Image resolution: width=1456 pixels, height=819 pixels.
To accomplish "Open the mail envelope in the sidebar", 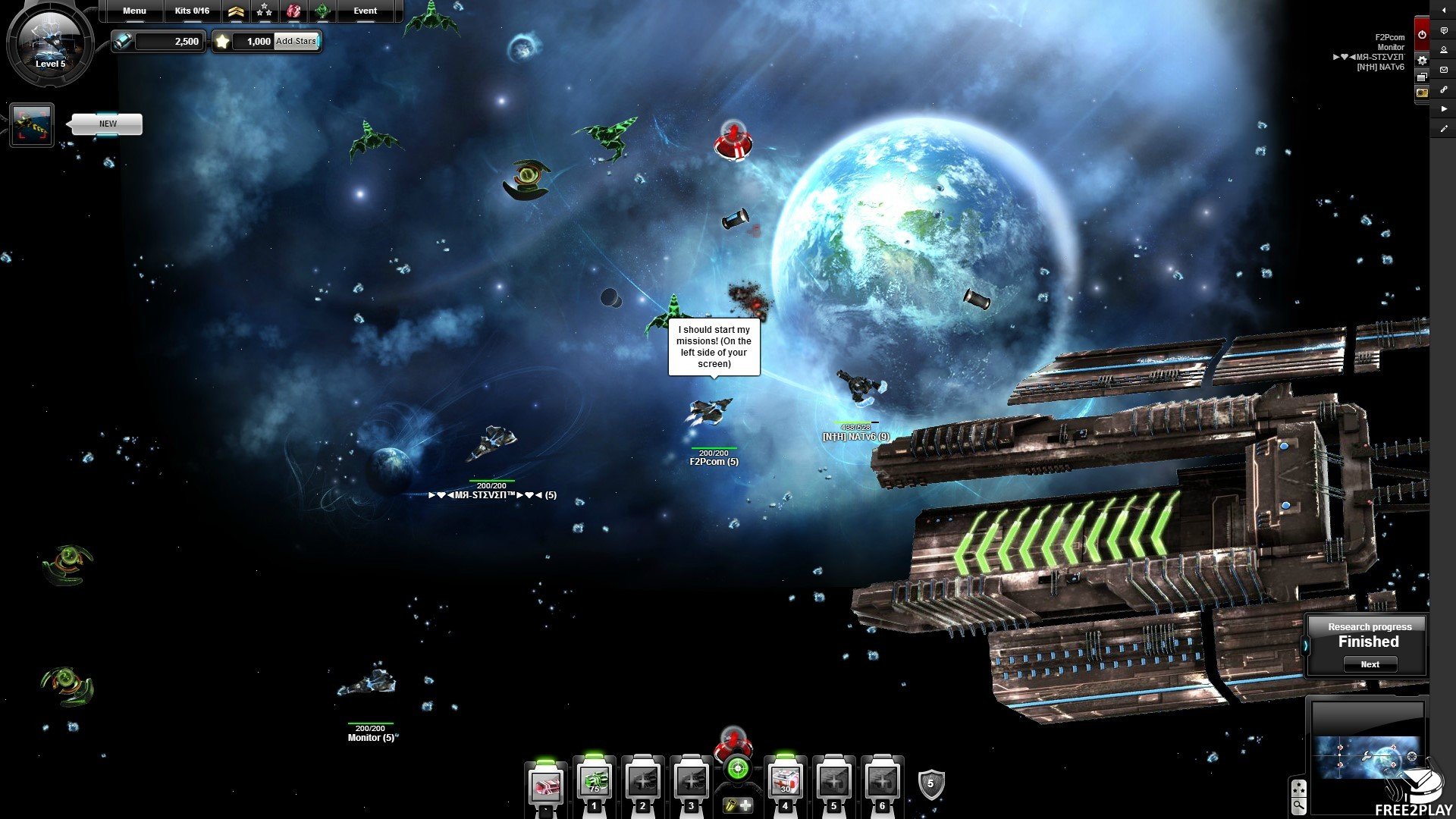I will 1444,70.
